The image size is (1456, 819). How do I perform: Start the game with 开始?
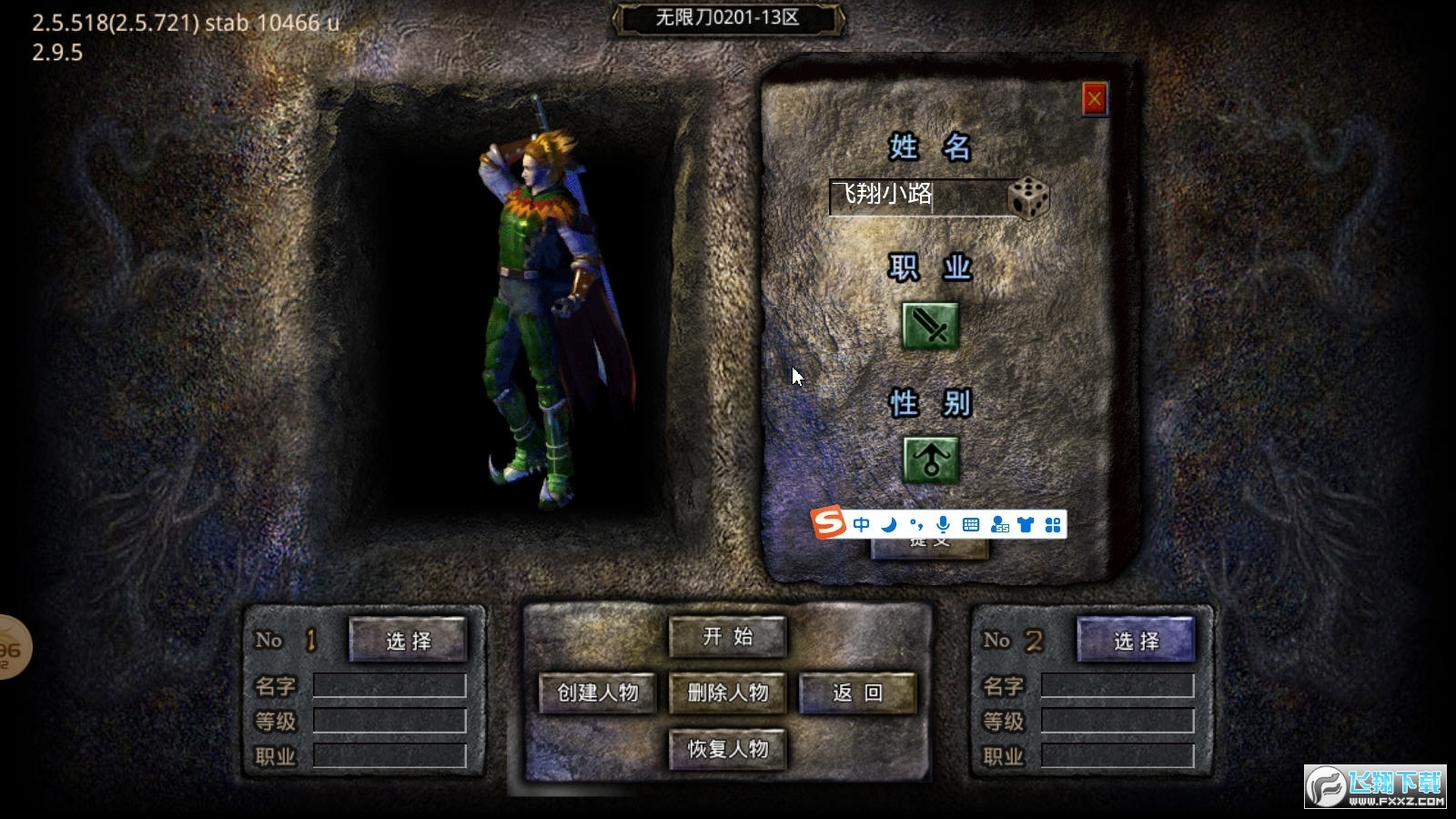[727, 637]
